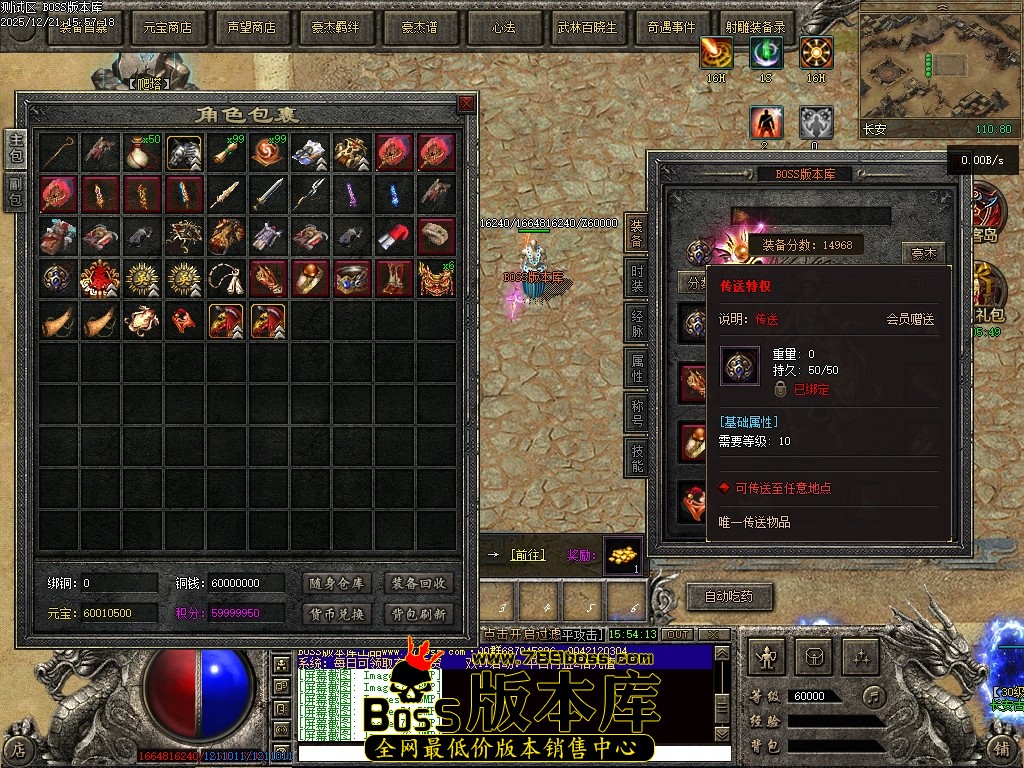The image size is (1024, 768).
Task: Select the red boxing glove item
Action: tap(394, 236)
